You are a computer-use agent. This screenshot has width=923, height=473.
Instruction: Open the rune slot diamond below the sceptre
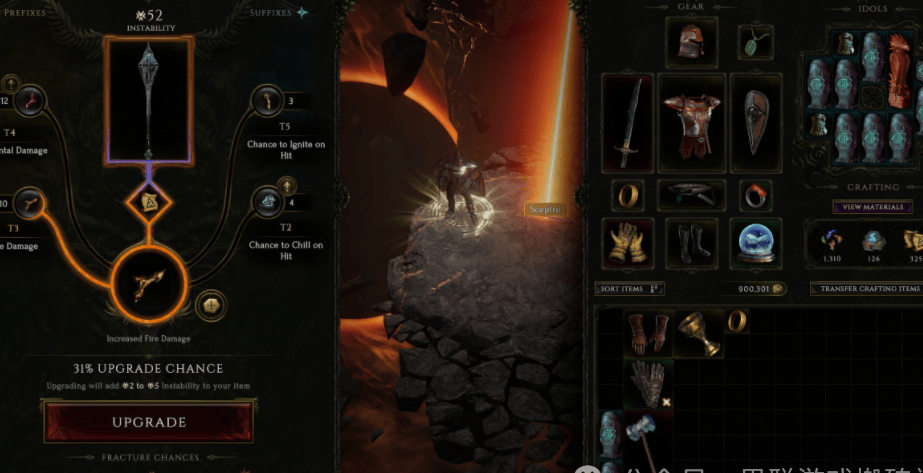tap(149, 205)
